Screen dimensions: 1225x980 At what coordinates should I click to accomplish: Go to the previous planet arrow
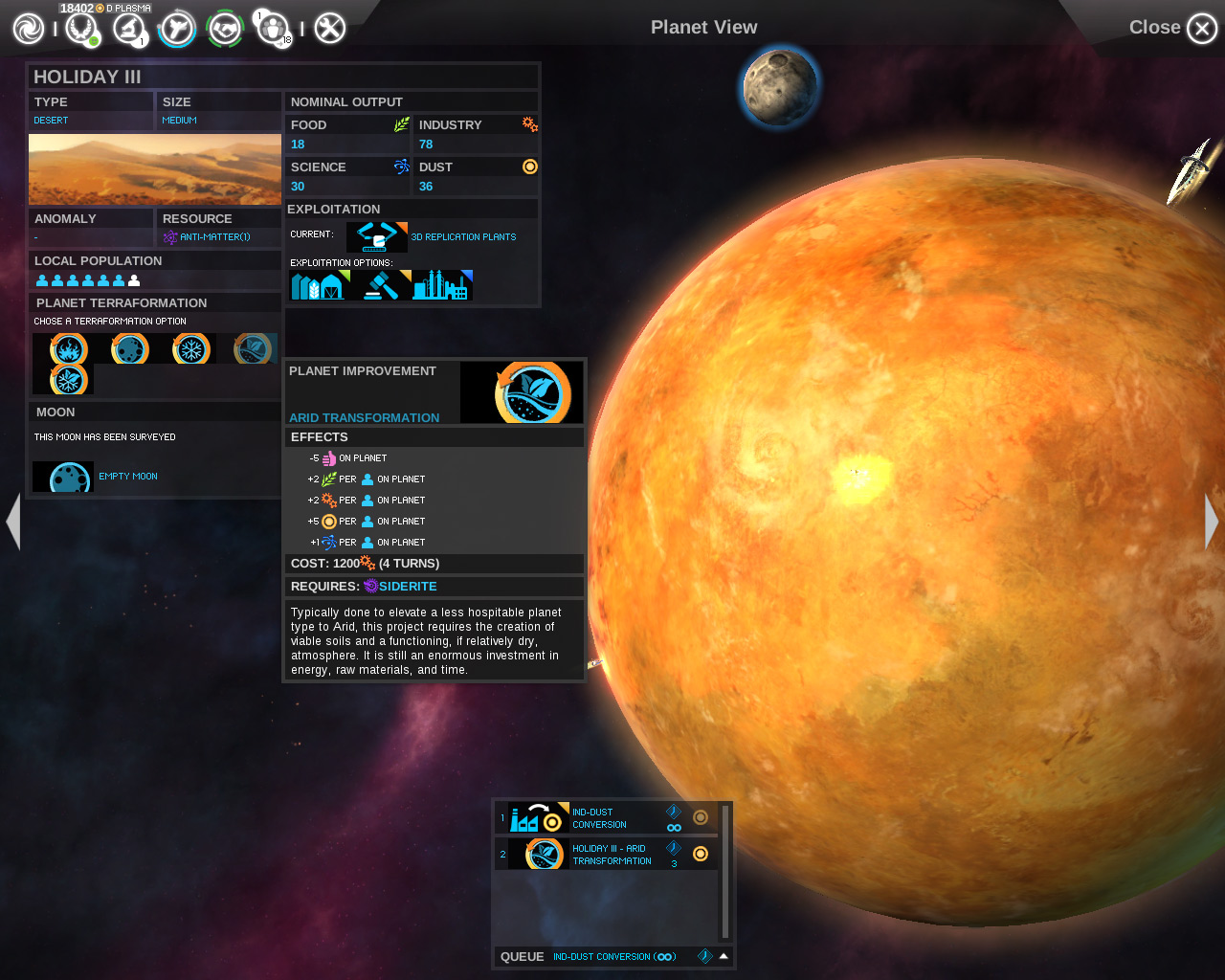pos(12,522)
